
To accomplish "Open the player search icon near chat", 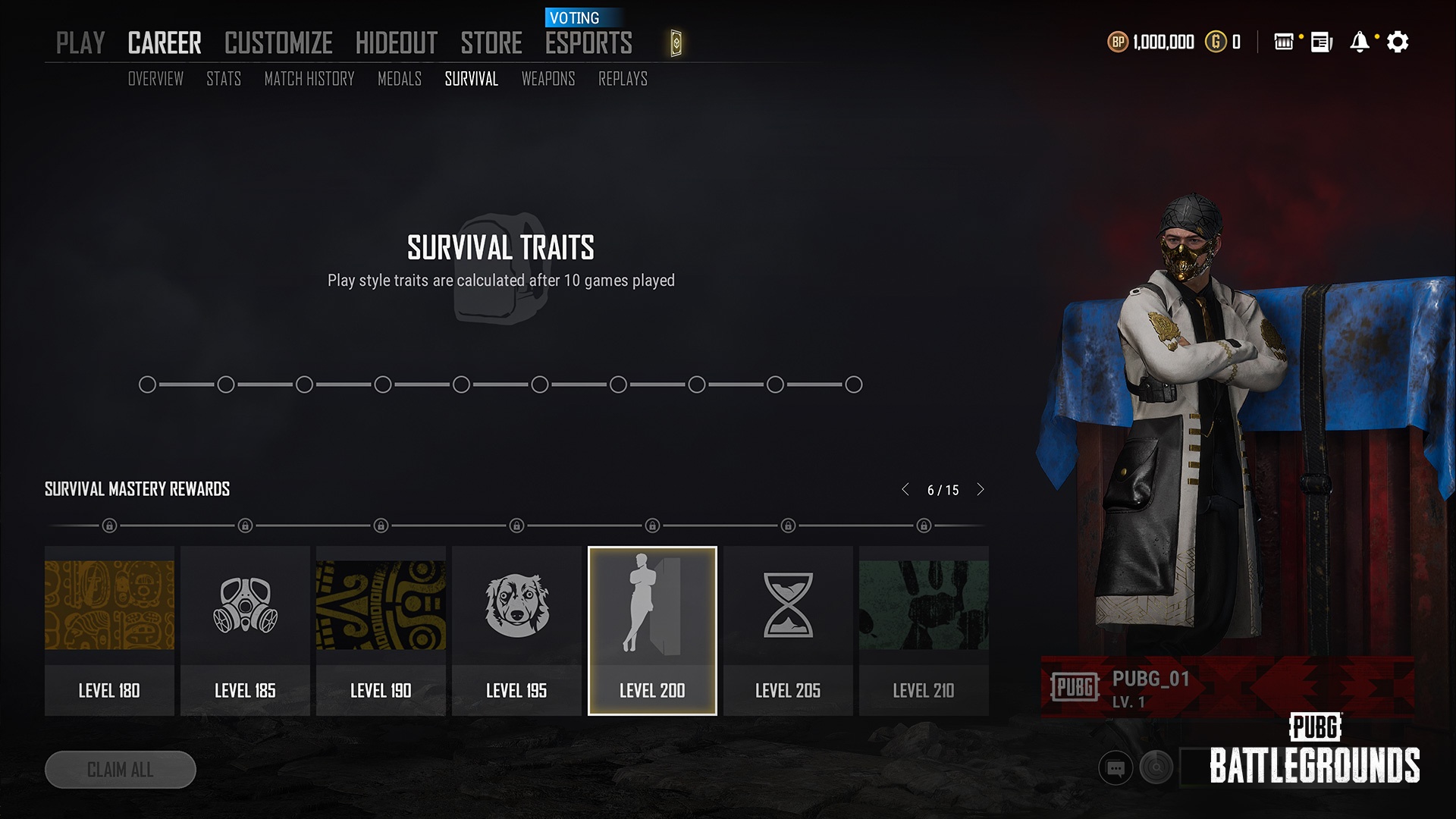I will point(1155,767).
